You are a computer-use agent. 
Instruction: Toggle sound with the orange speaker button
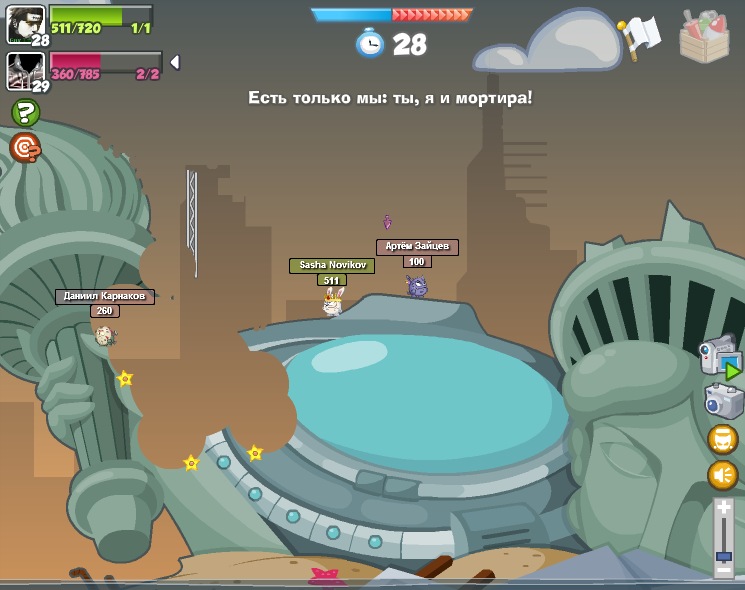pos(722,474)
